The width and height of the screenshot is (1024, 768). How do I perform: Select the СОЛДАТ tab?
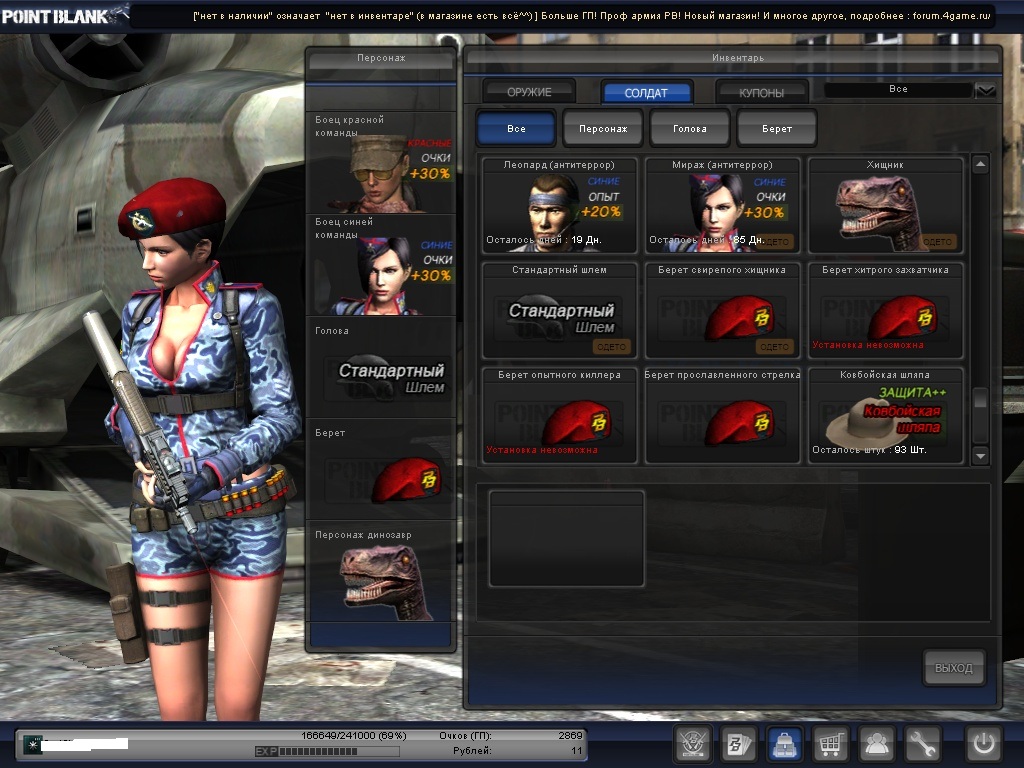coord(646,92)
